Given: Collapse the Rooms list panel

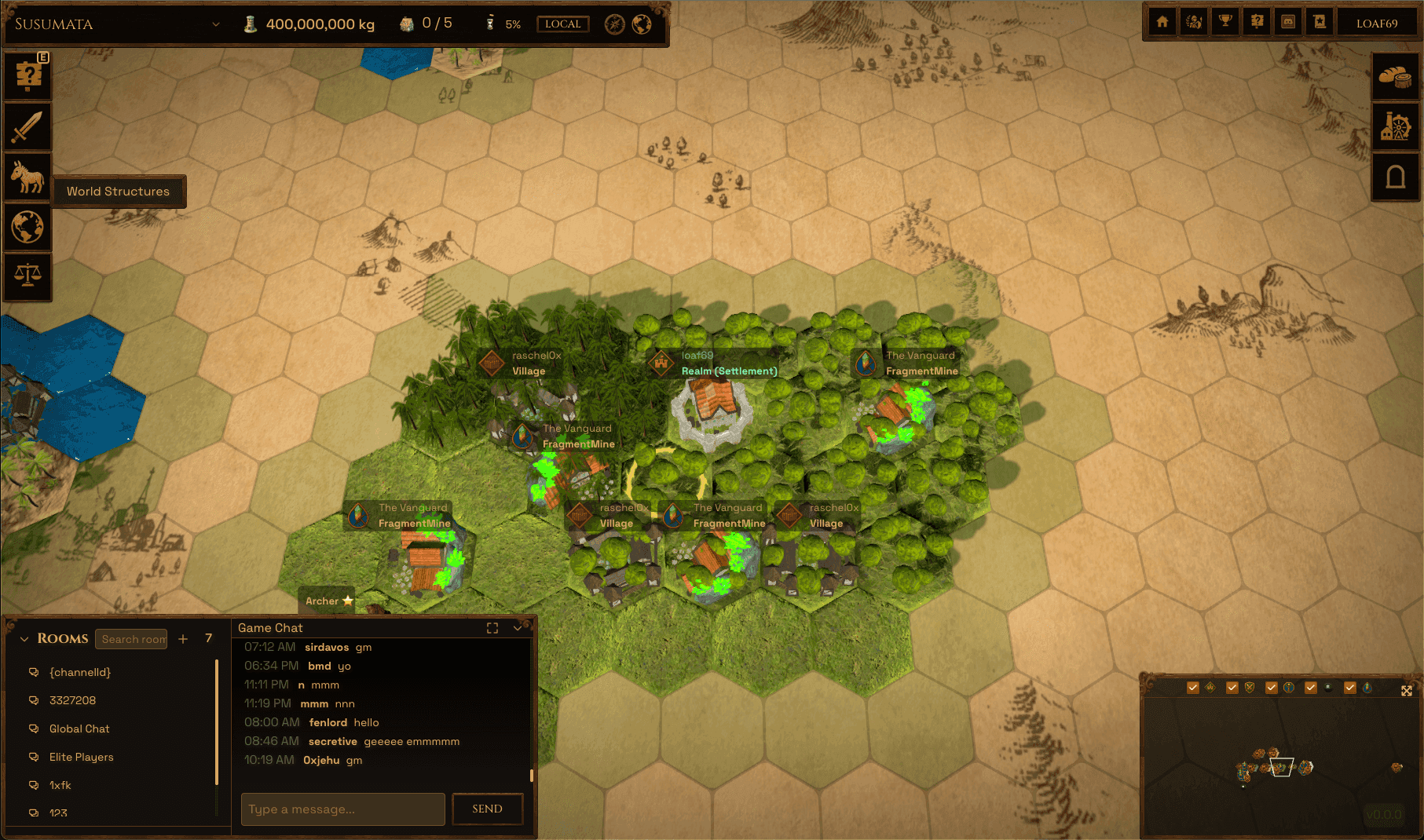Looking at the screenshot, I should pos(24,638).
